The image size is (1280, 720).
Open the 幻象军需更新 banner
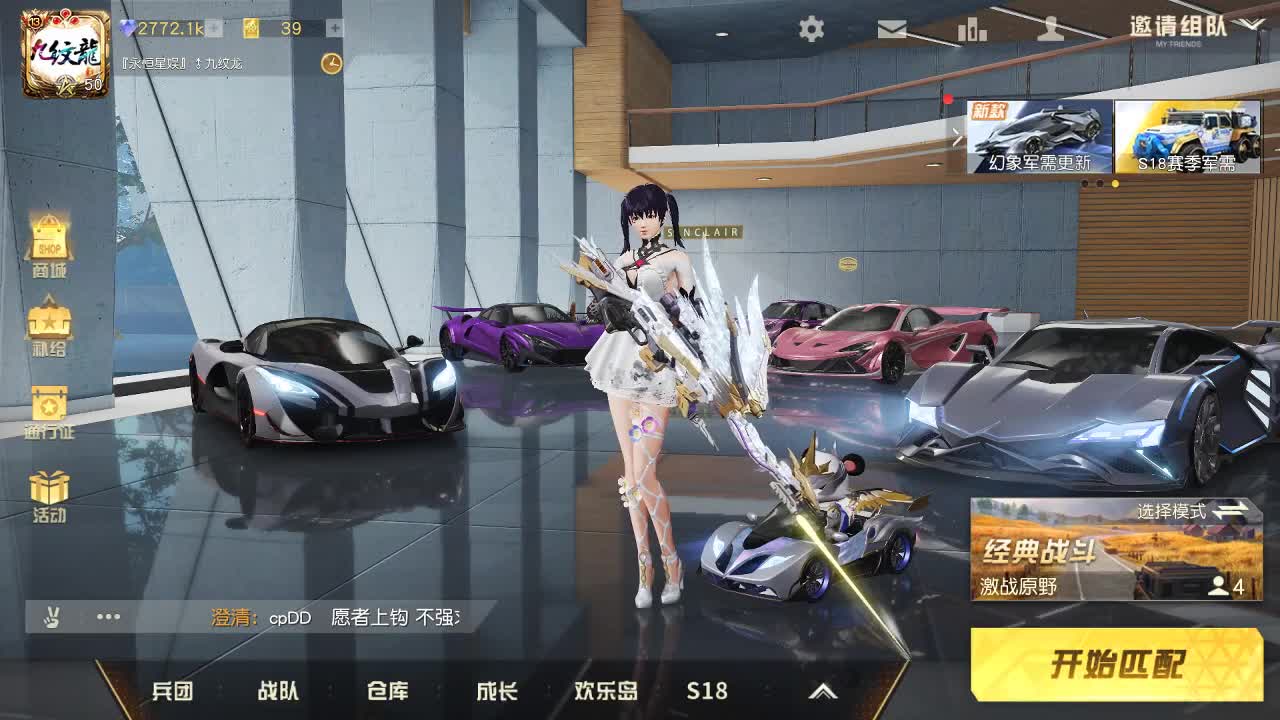pos(1040,138)
